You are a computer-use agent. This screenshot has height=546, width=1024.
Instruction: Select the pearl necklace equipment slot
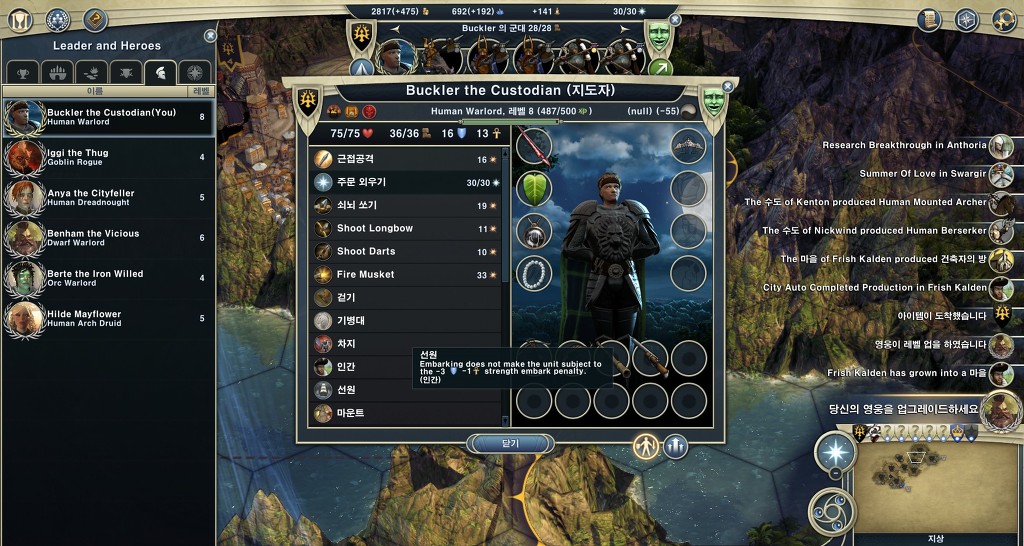click(535, 273)
